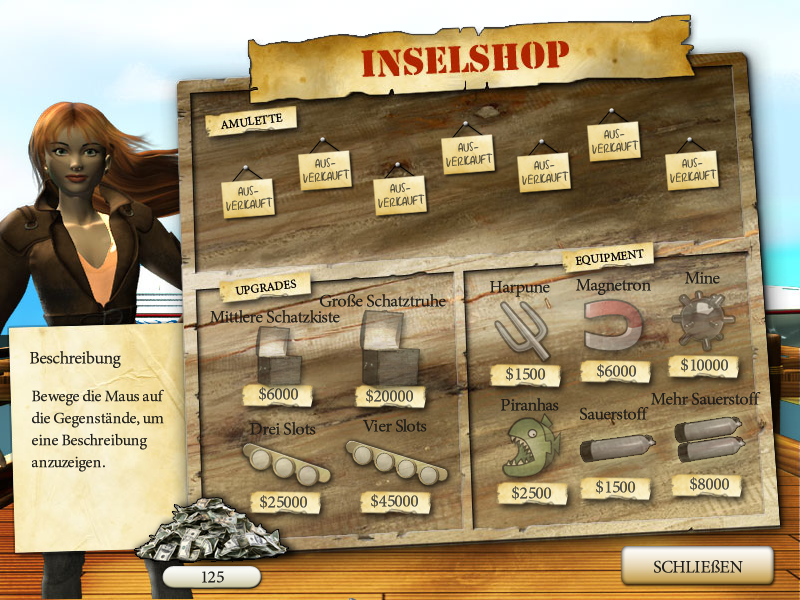Image resolution: width=800 pixels, height=600 pixels.
Task: Purchase the Vier Slots upgrade
Action: 397,461
